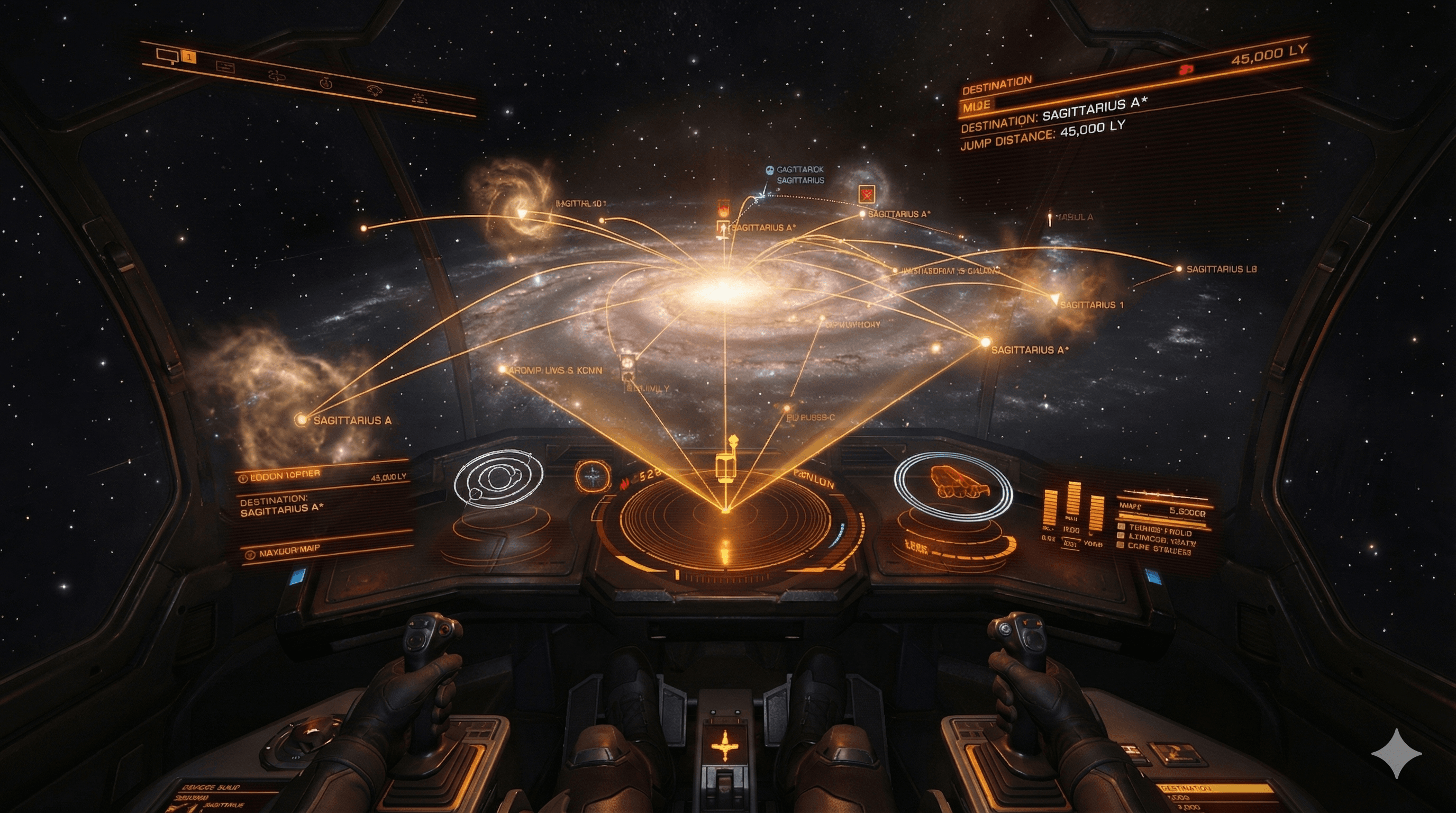Open the people group icon in top bar
The width and height of the screenshot is (1456, 813).
(x=419, y=98)
